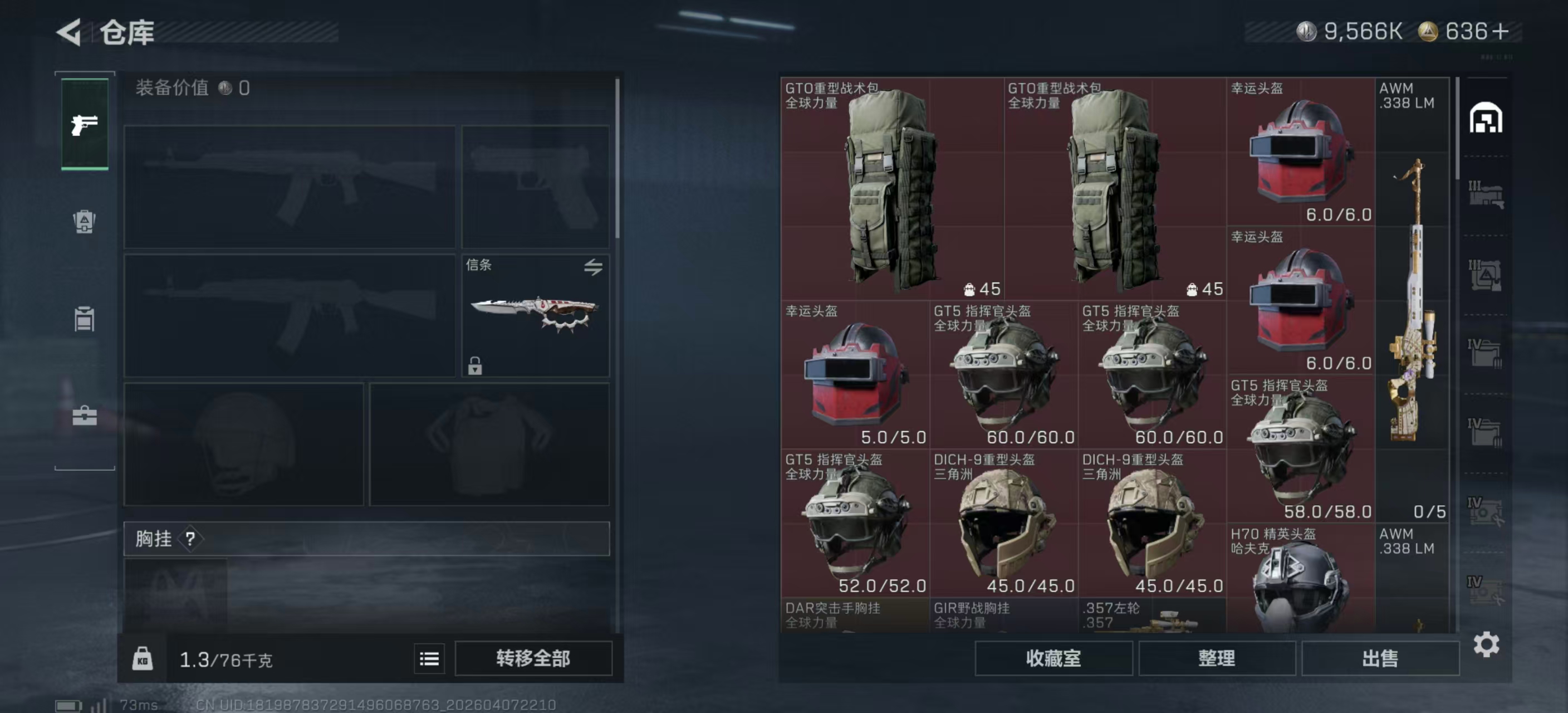Click the swap arrows icon on the 信条 slot
The height and width of the screenshot is (713, 1568).
pyautogui.click(x=594, y=267)
